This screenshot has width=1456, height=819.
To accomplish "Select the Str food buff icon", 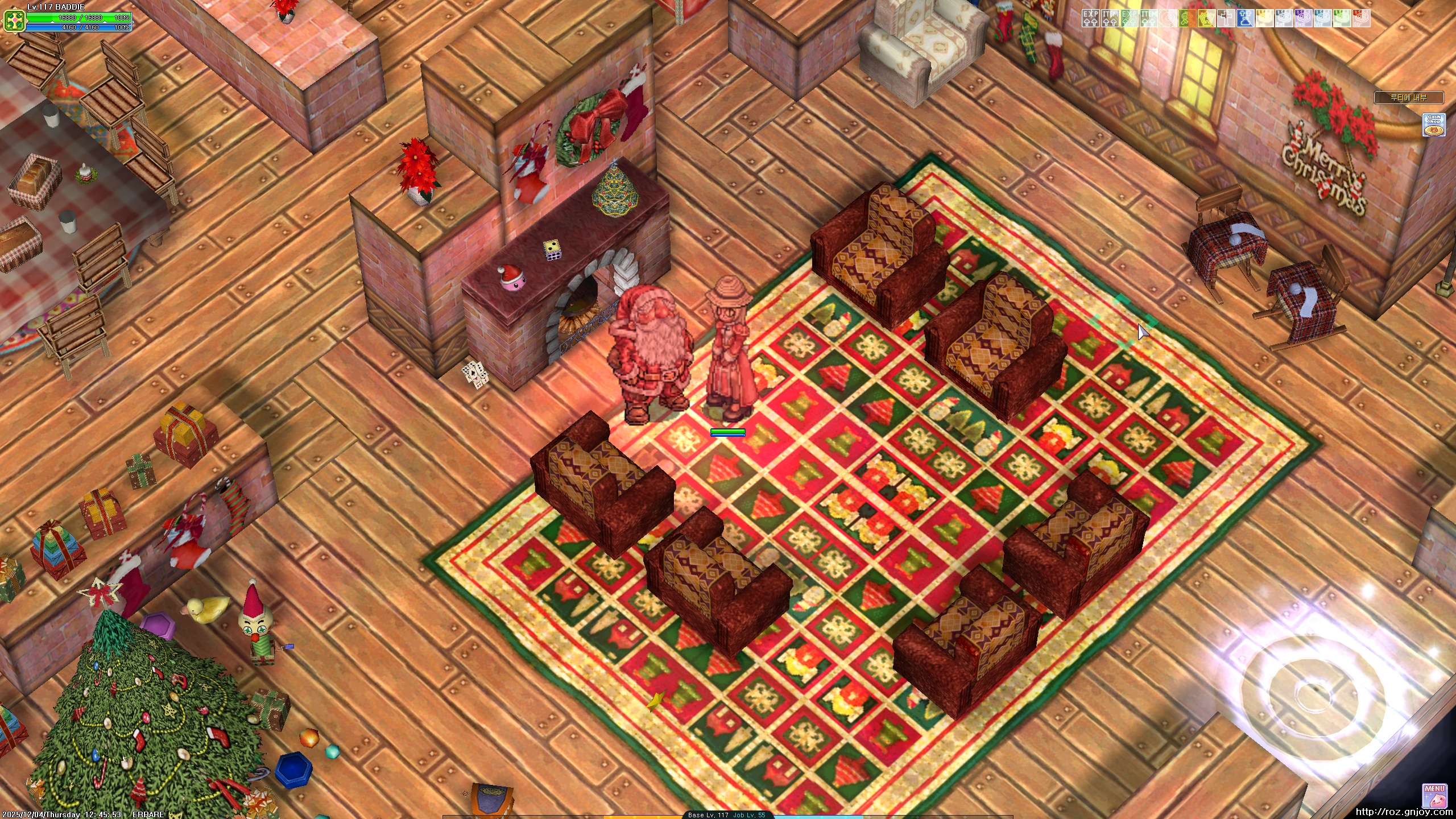I will [1362, 18].
